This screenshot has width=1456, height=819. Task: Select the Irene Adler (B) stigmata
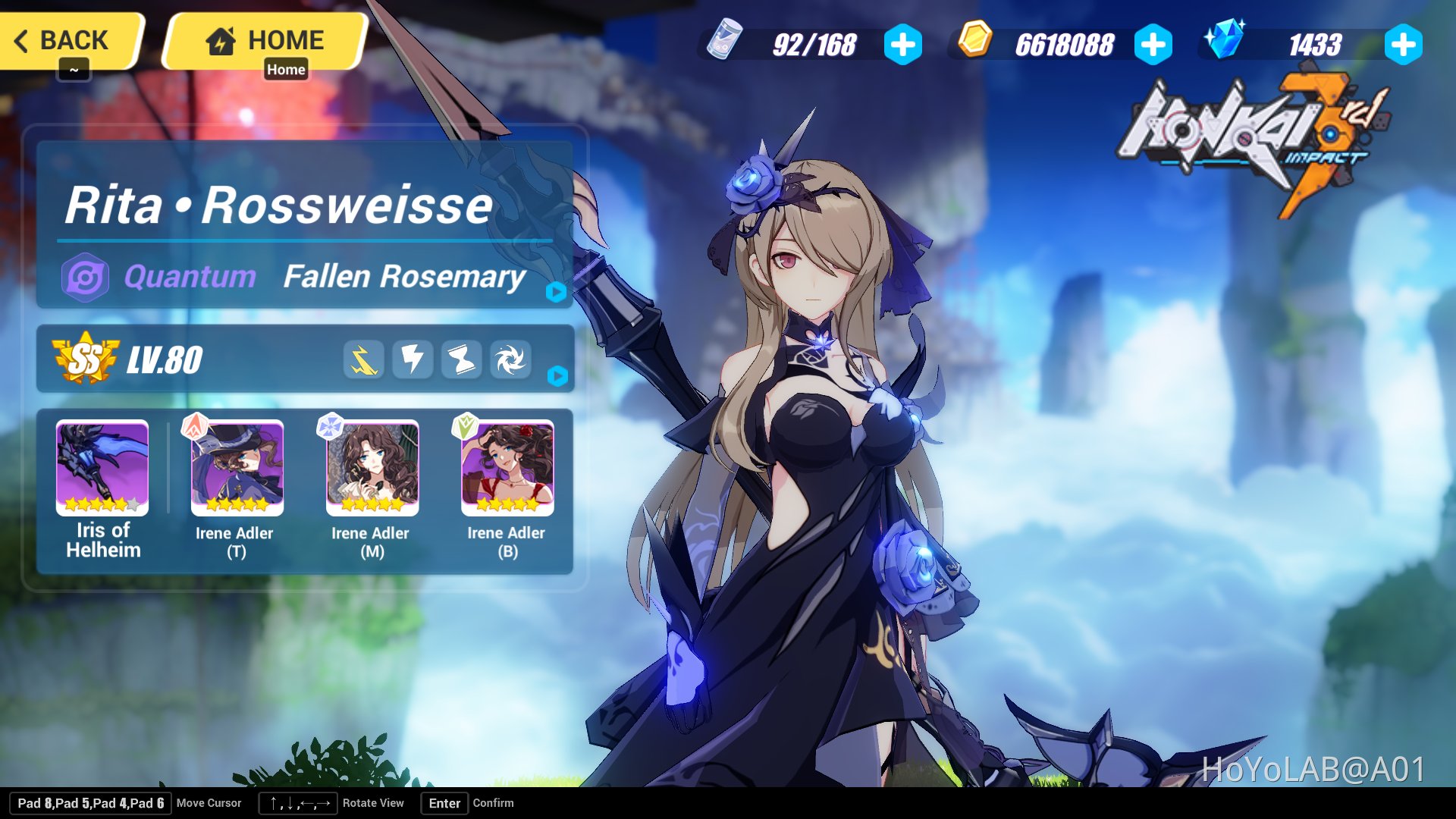507,467
